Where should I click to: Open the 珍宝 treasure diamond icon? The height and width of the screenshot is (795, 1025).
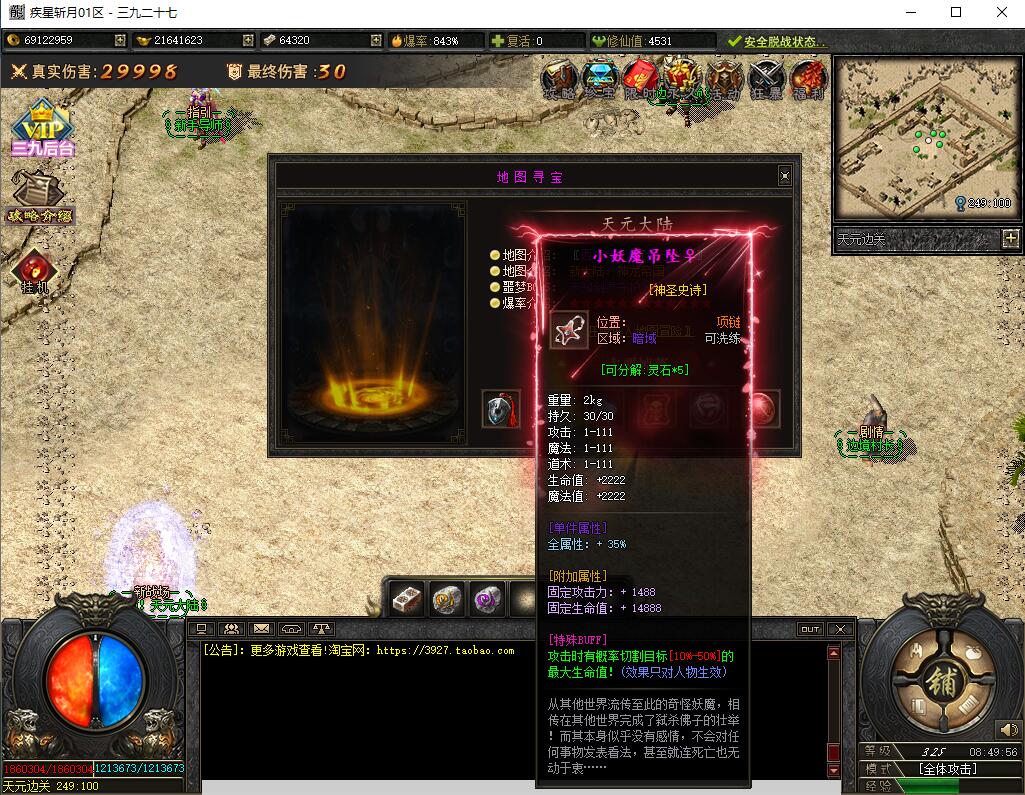(x=600, y=78)
